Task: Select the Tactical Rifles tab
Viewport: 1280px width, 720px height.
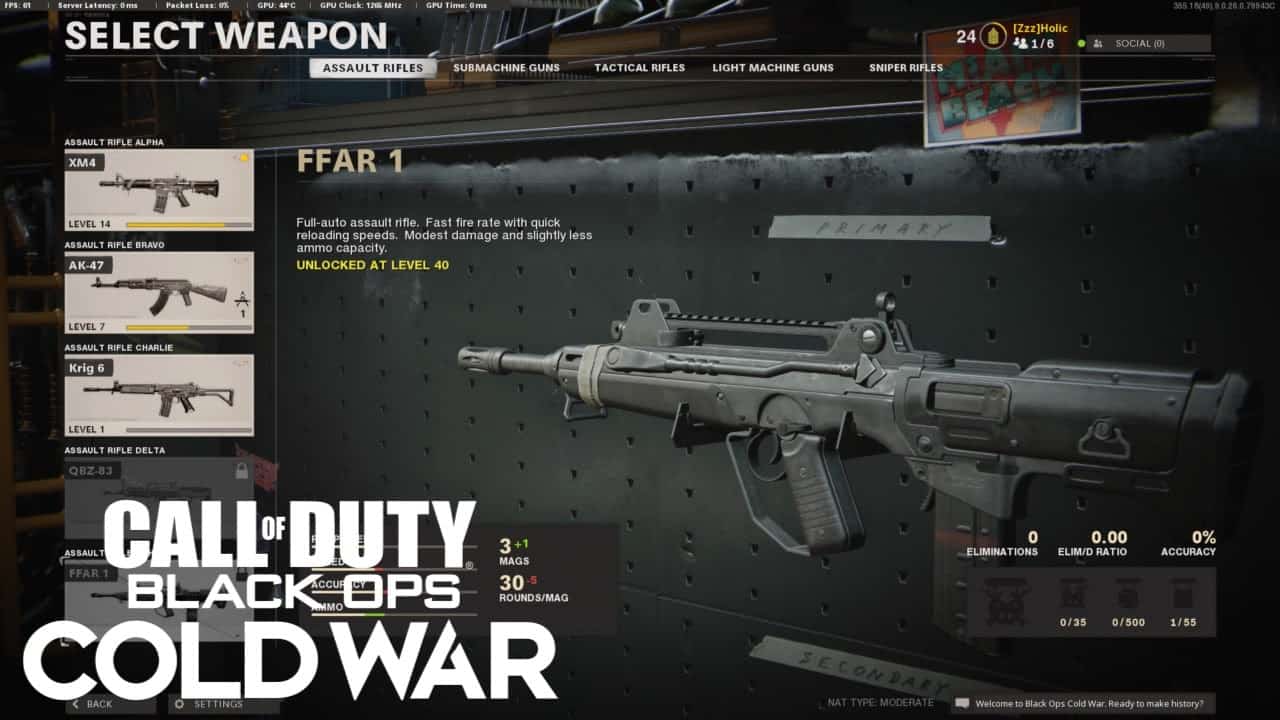Action: click(x=639, y=67)
